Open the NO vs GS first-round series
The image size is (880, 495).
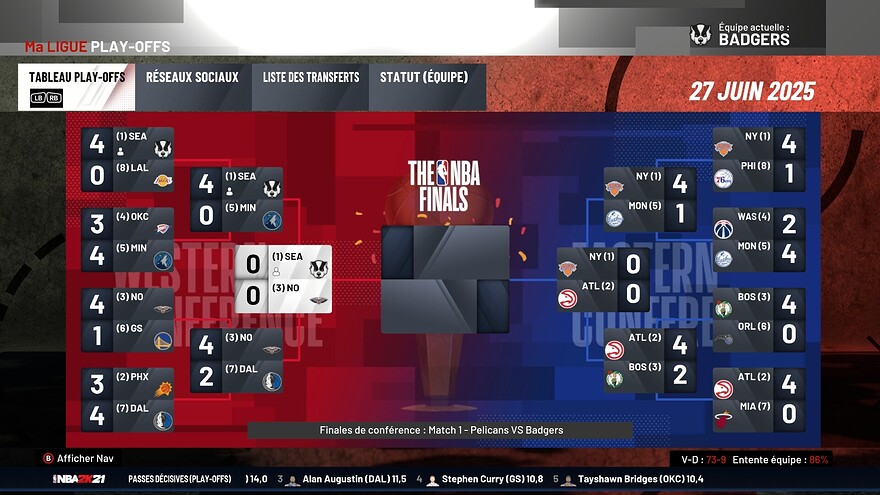[x=128, y=321]
